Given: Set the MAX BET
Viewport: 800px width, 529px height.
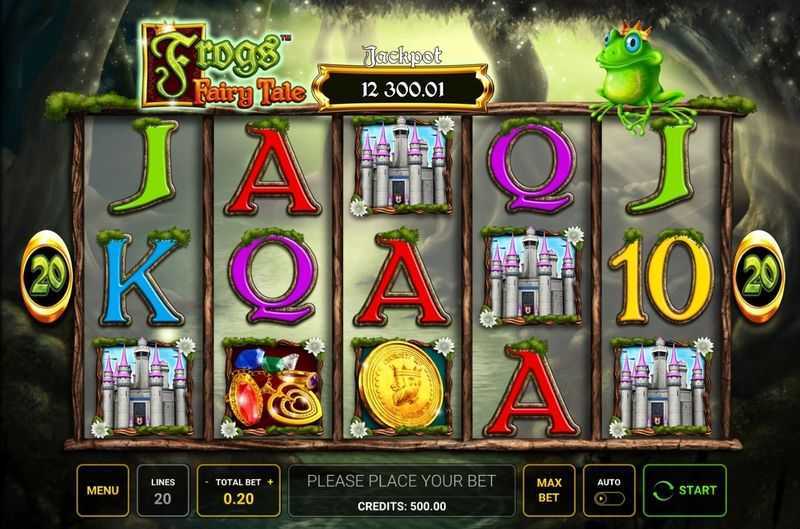Looking at the screenshot, I should coord(549,490).
